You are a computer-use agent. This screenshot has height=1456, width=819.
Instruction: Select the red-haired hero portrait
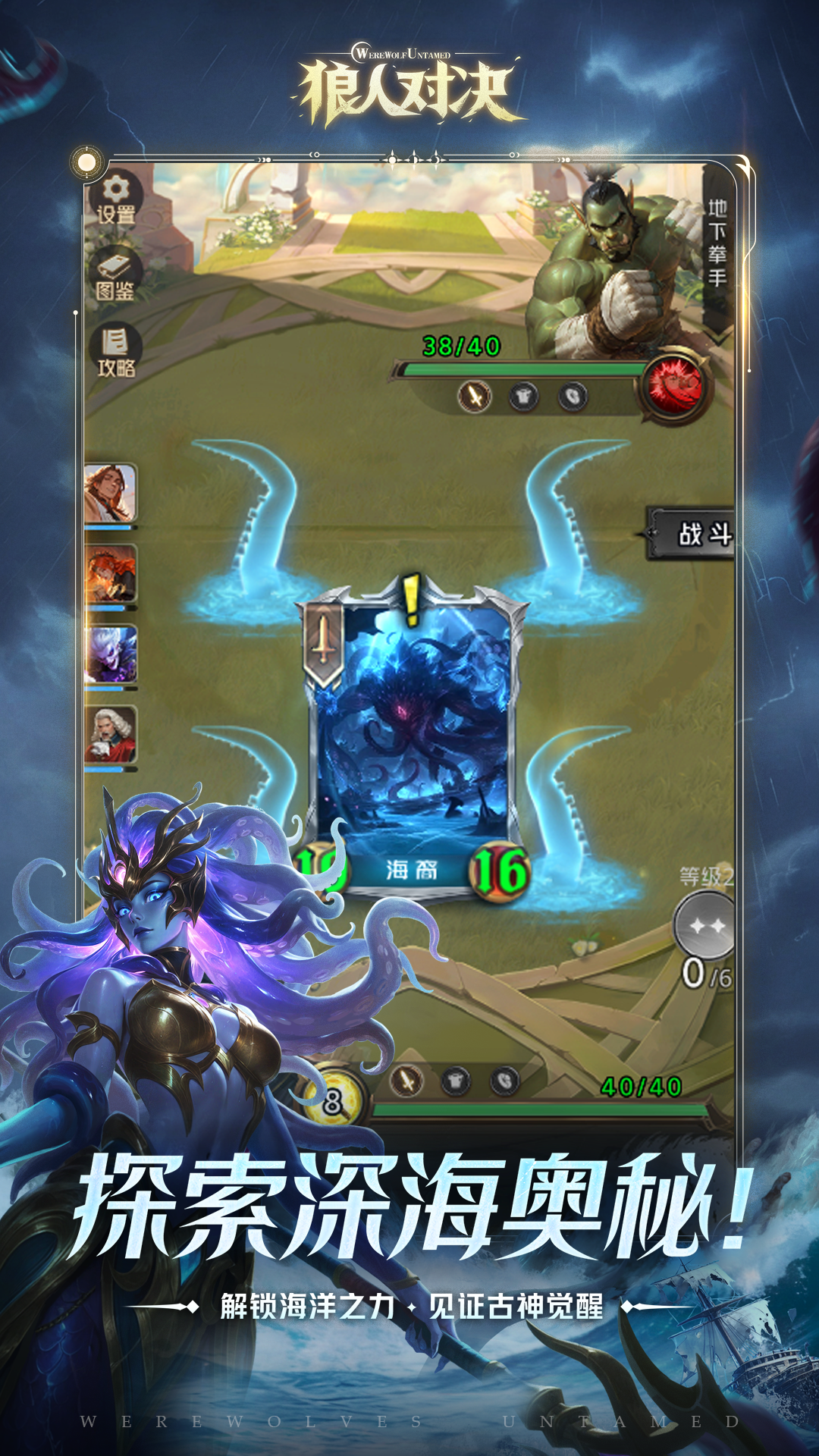pos(111,574)
